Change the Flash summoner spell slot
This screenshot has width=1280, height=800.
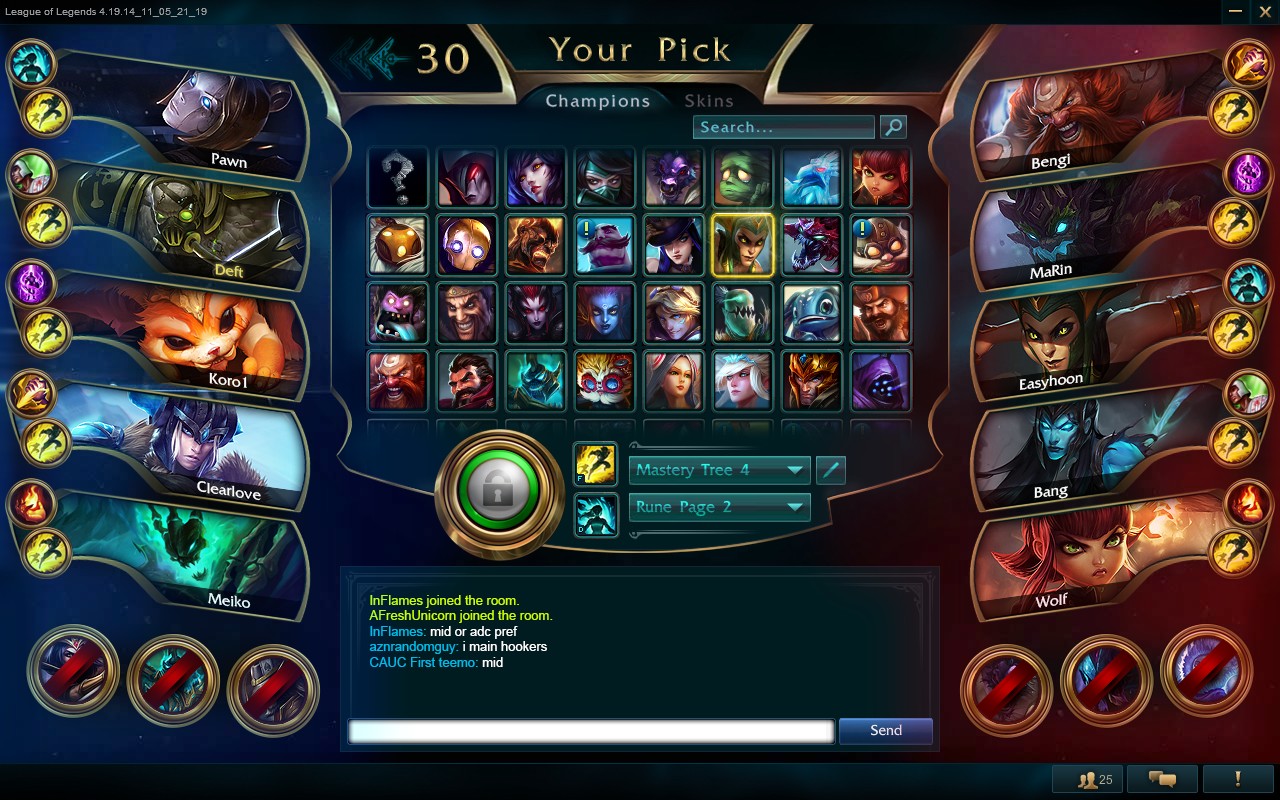click(596, 465)
